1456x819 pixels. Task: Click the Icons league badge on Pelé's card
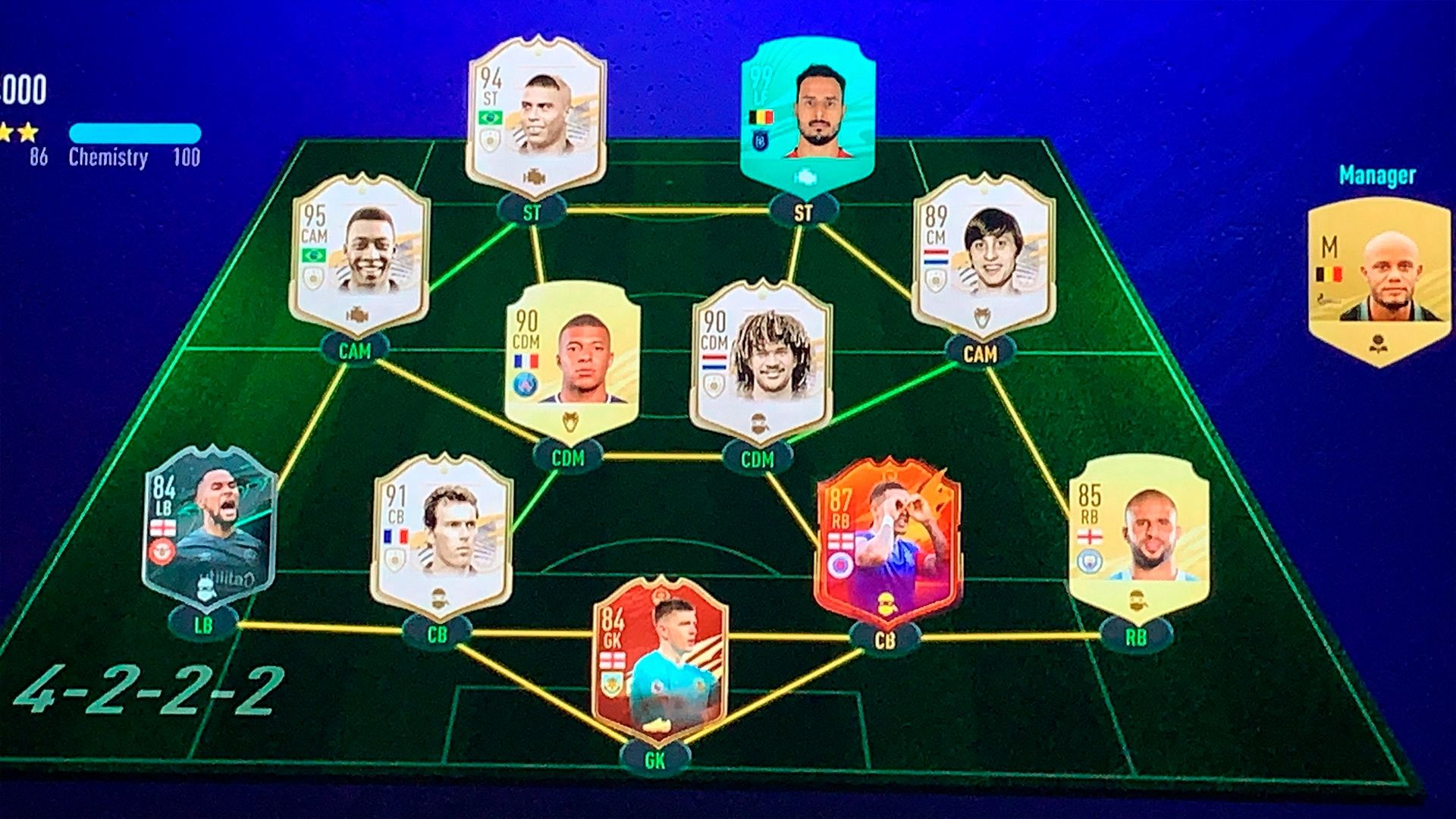tap(312, 278)
